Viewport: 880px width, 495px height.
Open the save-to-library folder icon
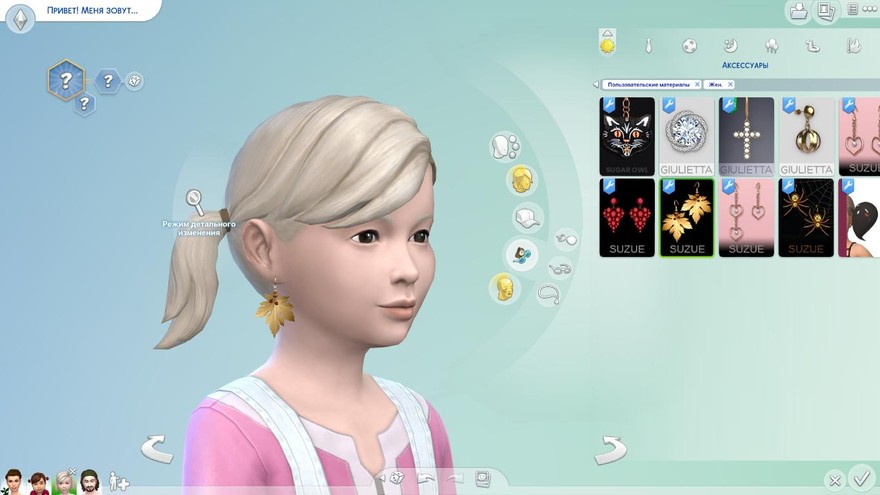(x=798, y=12)
